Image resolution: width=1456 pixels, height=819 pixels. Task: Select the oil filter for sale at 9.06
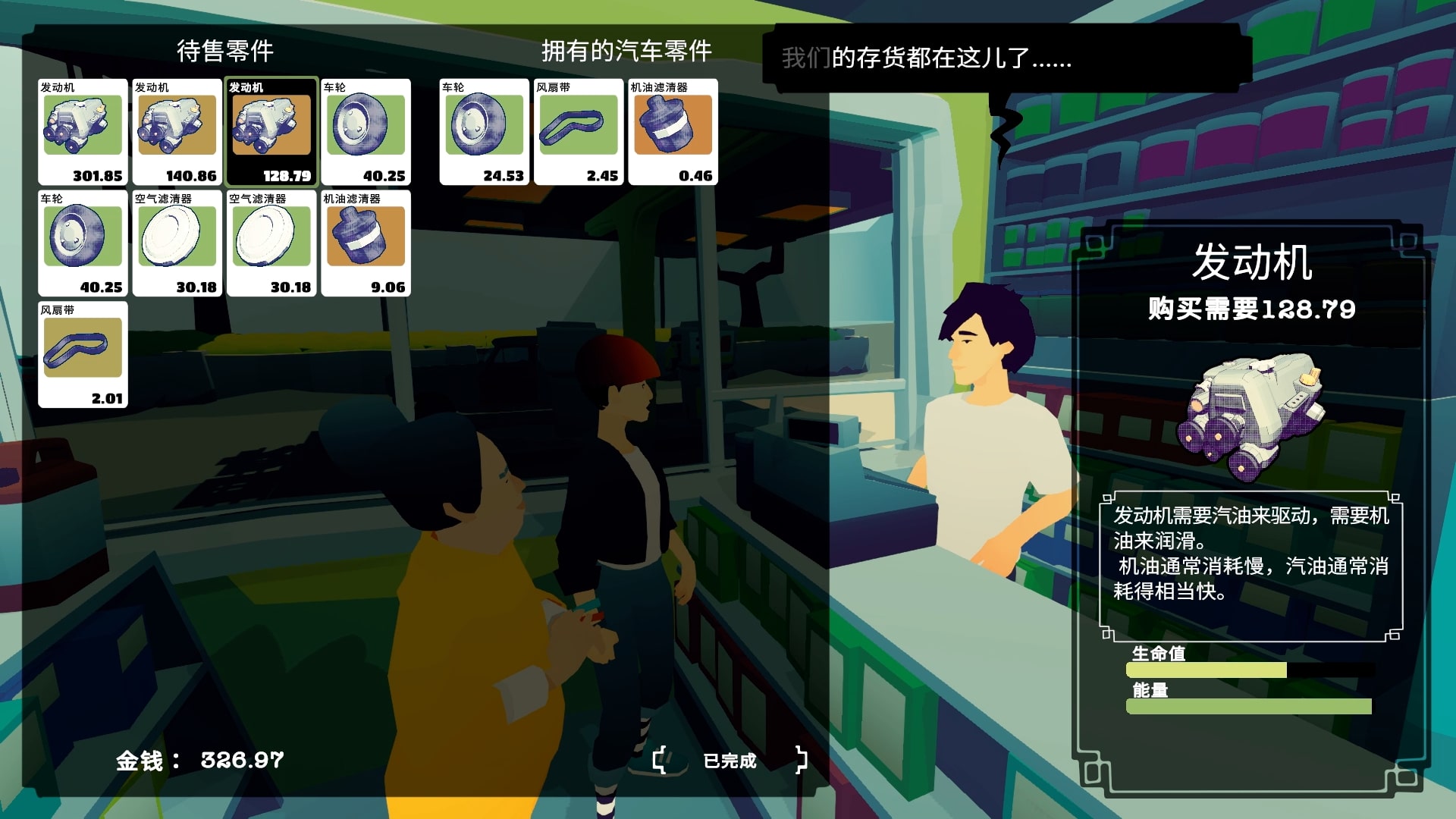coord(366,243)
